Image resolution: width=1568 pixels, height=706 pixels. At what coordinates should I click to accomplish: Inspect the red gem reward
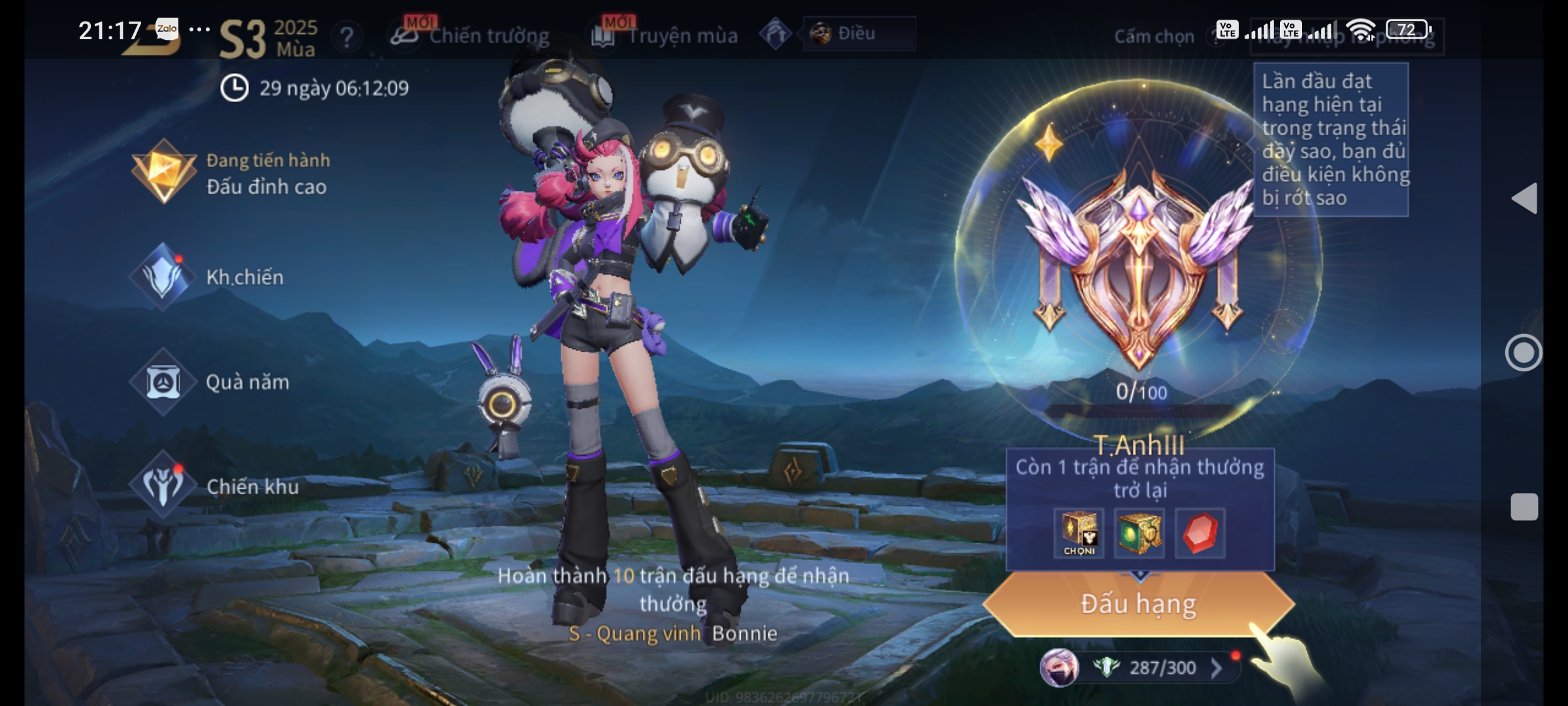1200,533
